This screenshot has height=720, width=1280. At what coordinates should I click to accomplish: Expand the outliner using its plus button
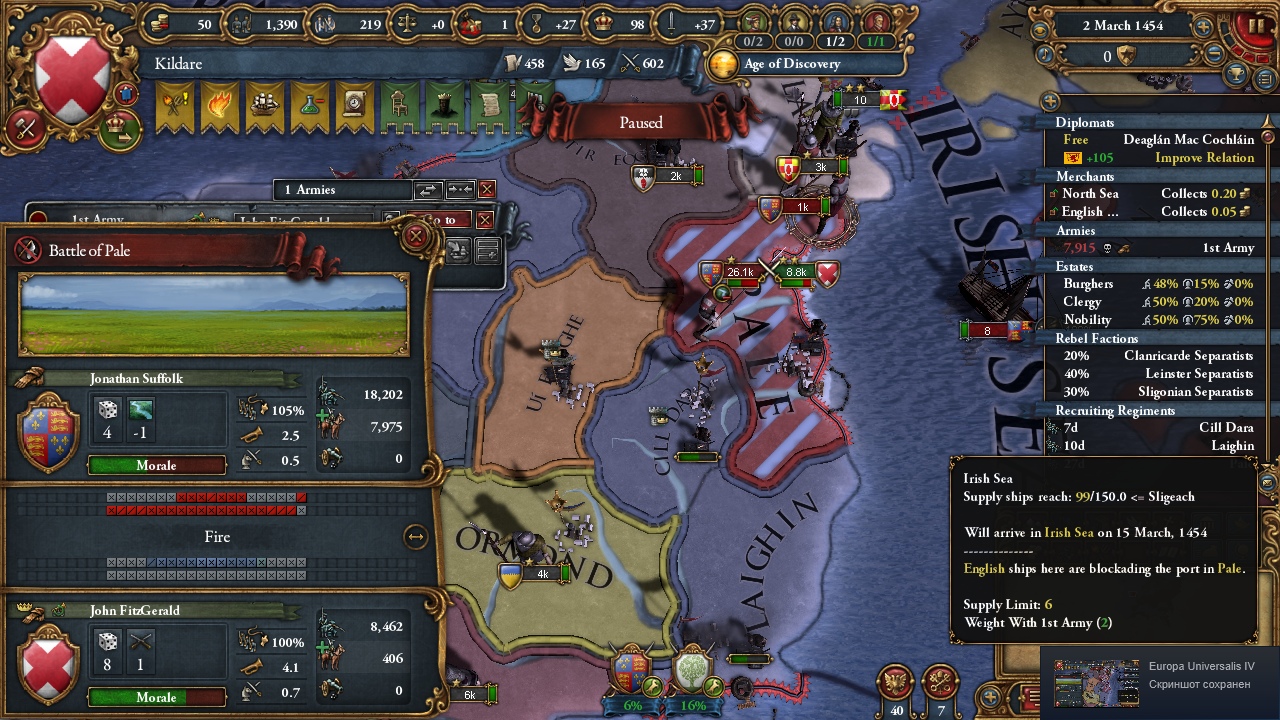1049,100
